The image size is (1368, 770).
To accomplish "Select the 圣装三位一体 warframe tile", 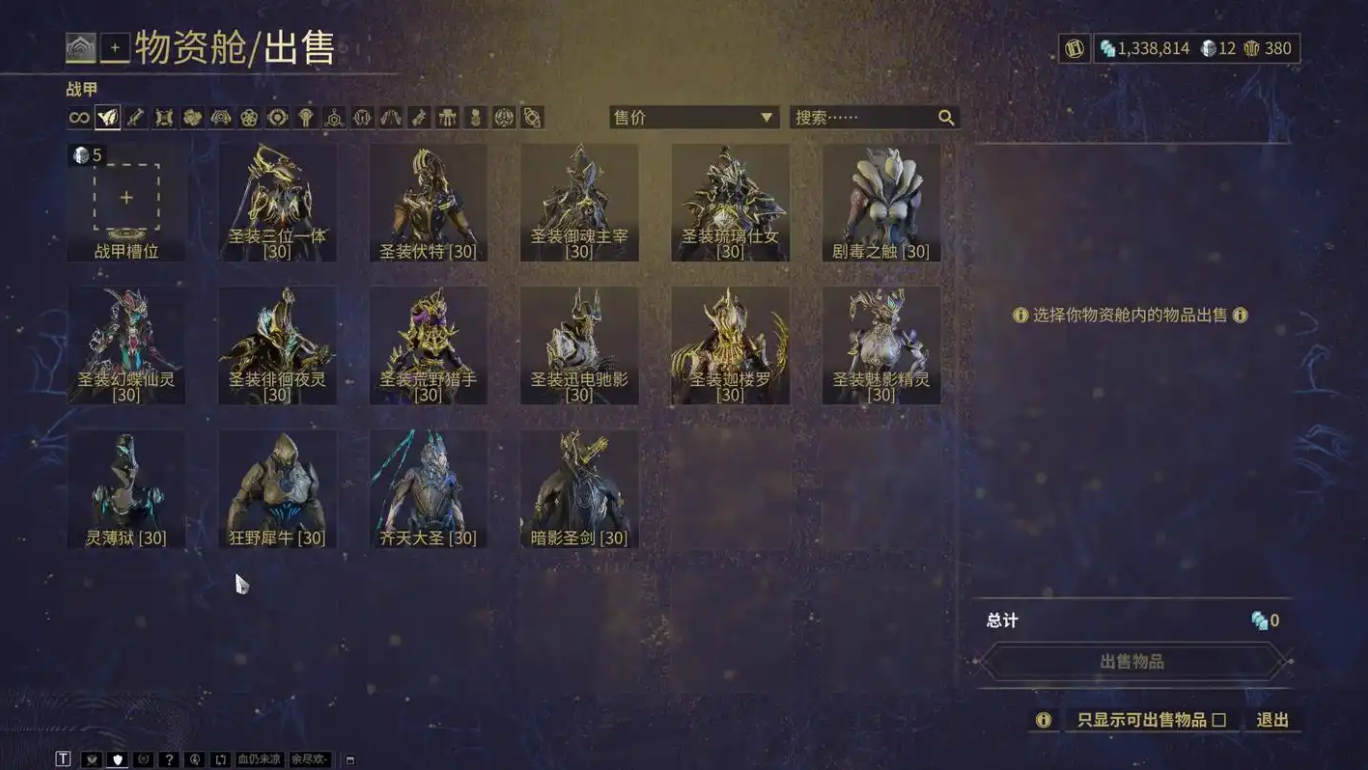I will (x=277, y=202).
